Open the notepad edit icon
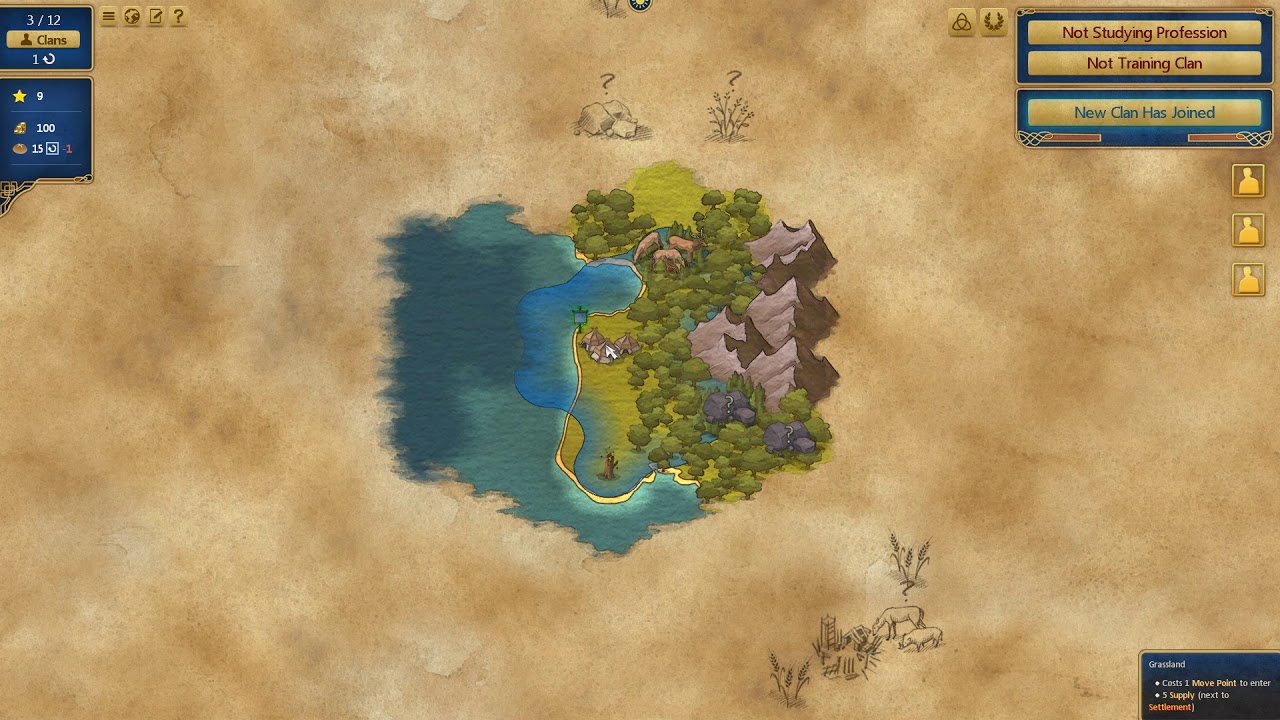The width and height of the screenshot is (1280, 720). [155, 16]
